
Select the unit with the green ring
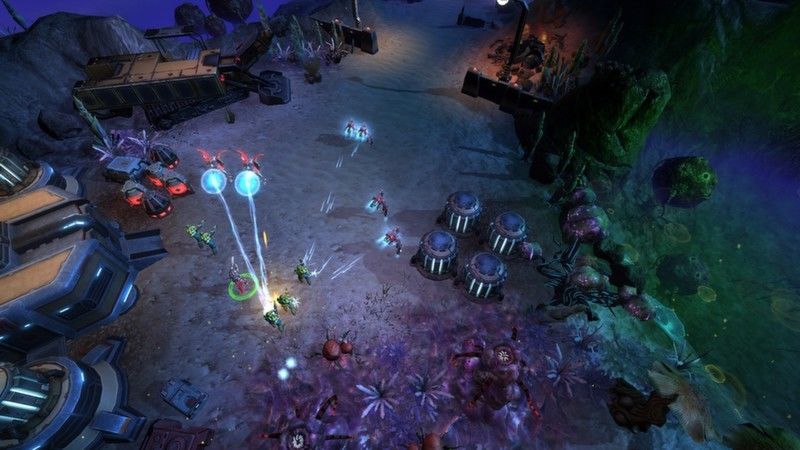coord(240,284)
